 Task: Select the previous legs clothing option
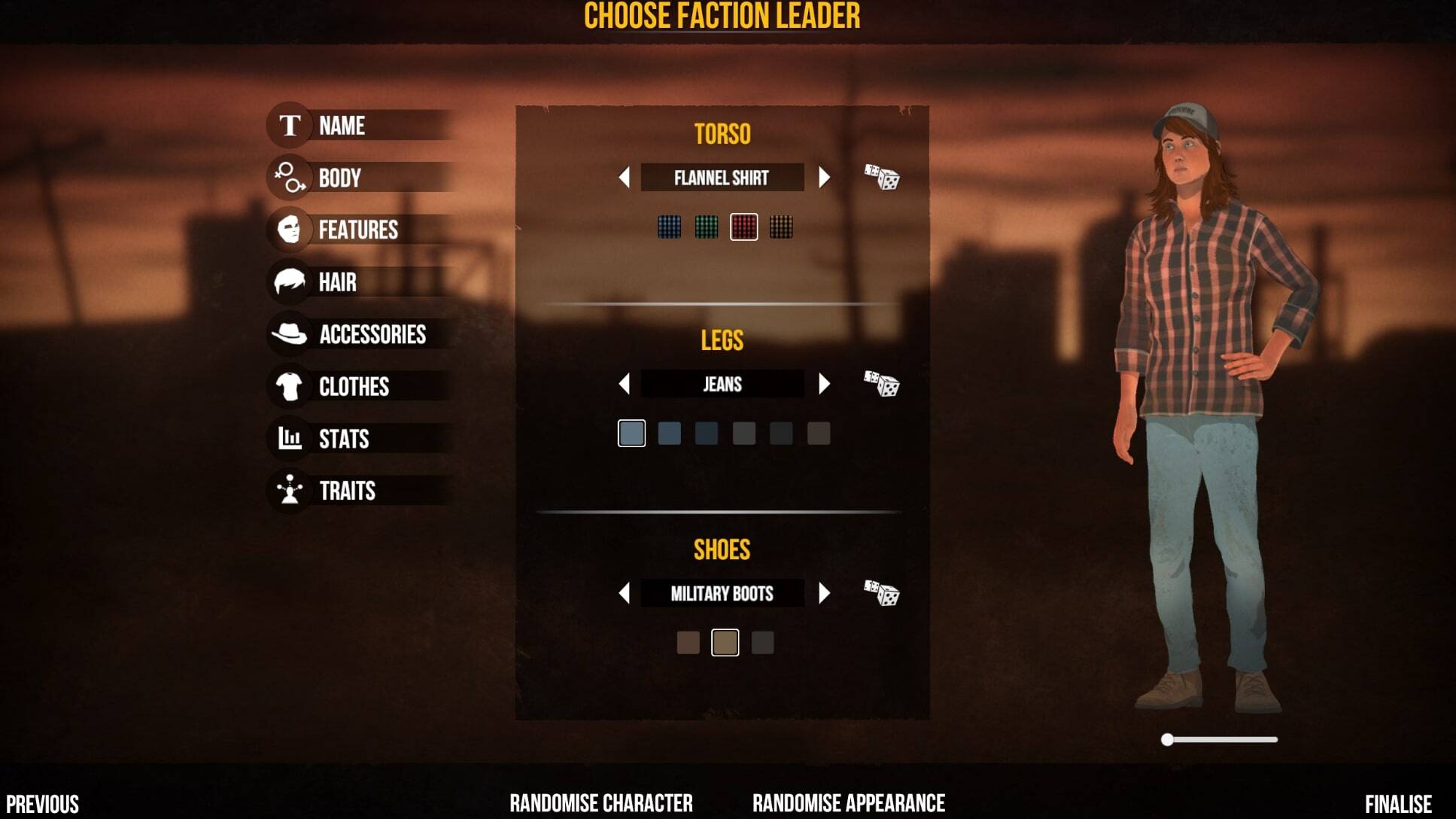point(624,384)
